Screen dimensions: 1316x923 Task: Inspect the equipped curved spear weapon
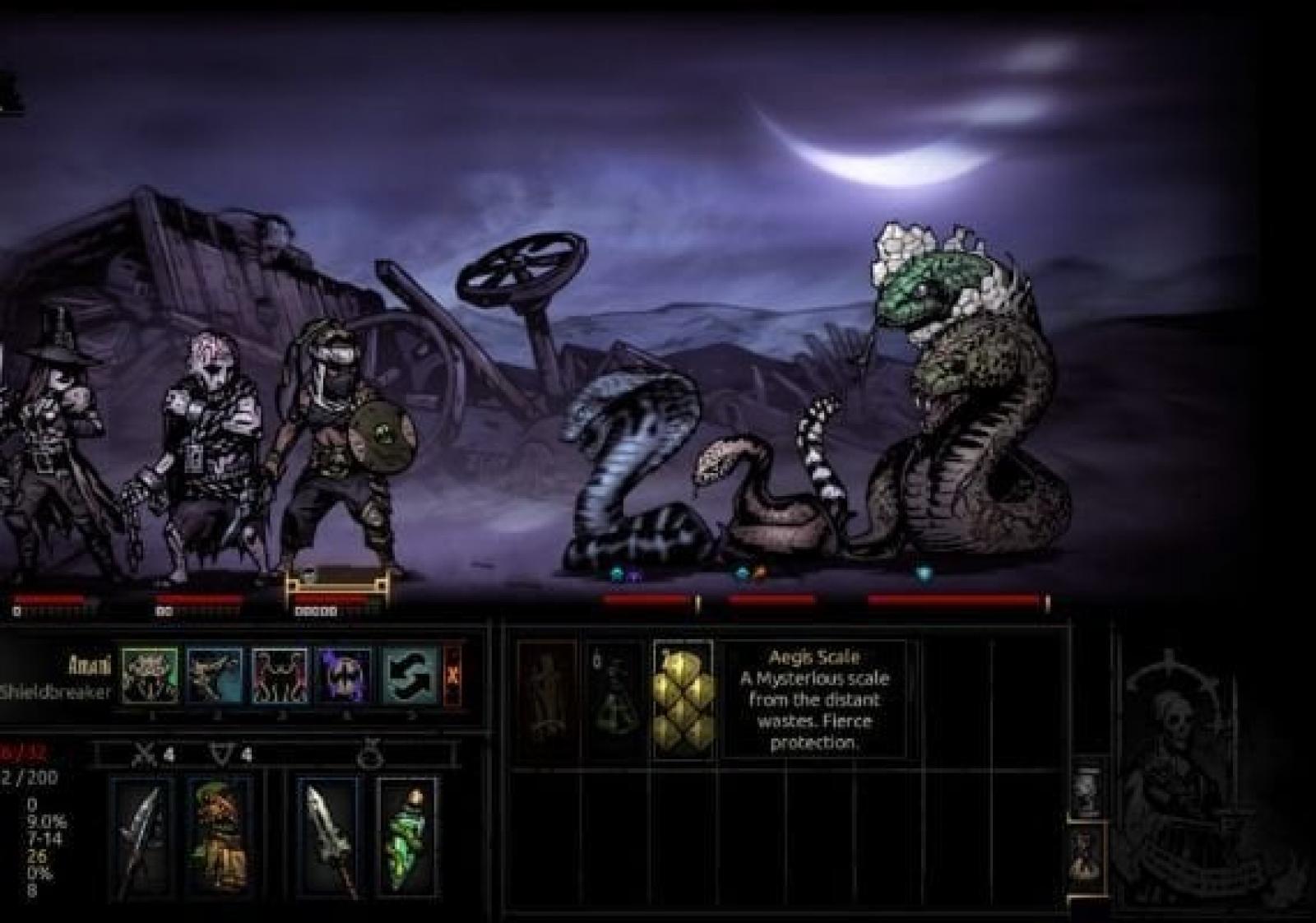[141, 836]
